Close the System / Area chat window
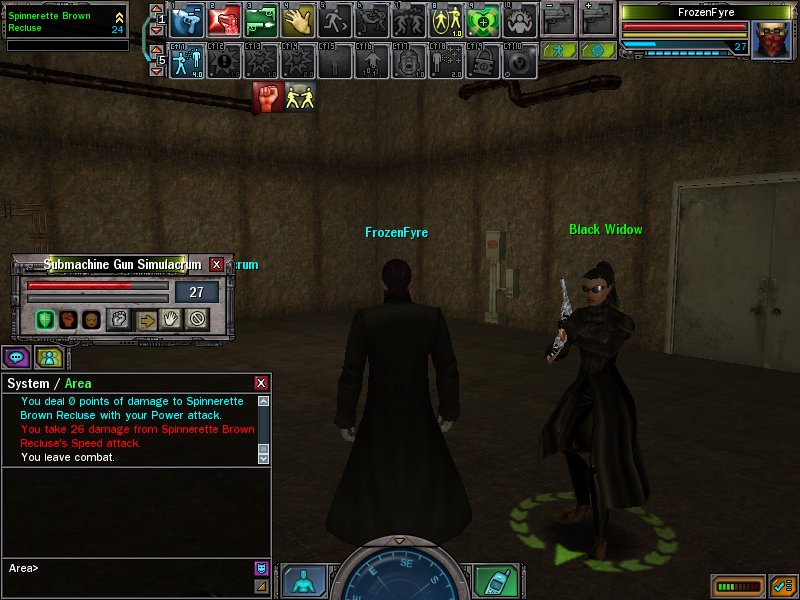The width and height of the screenshot is (800, 600). (261, 383)
